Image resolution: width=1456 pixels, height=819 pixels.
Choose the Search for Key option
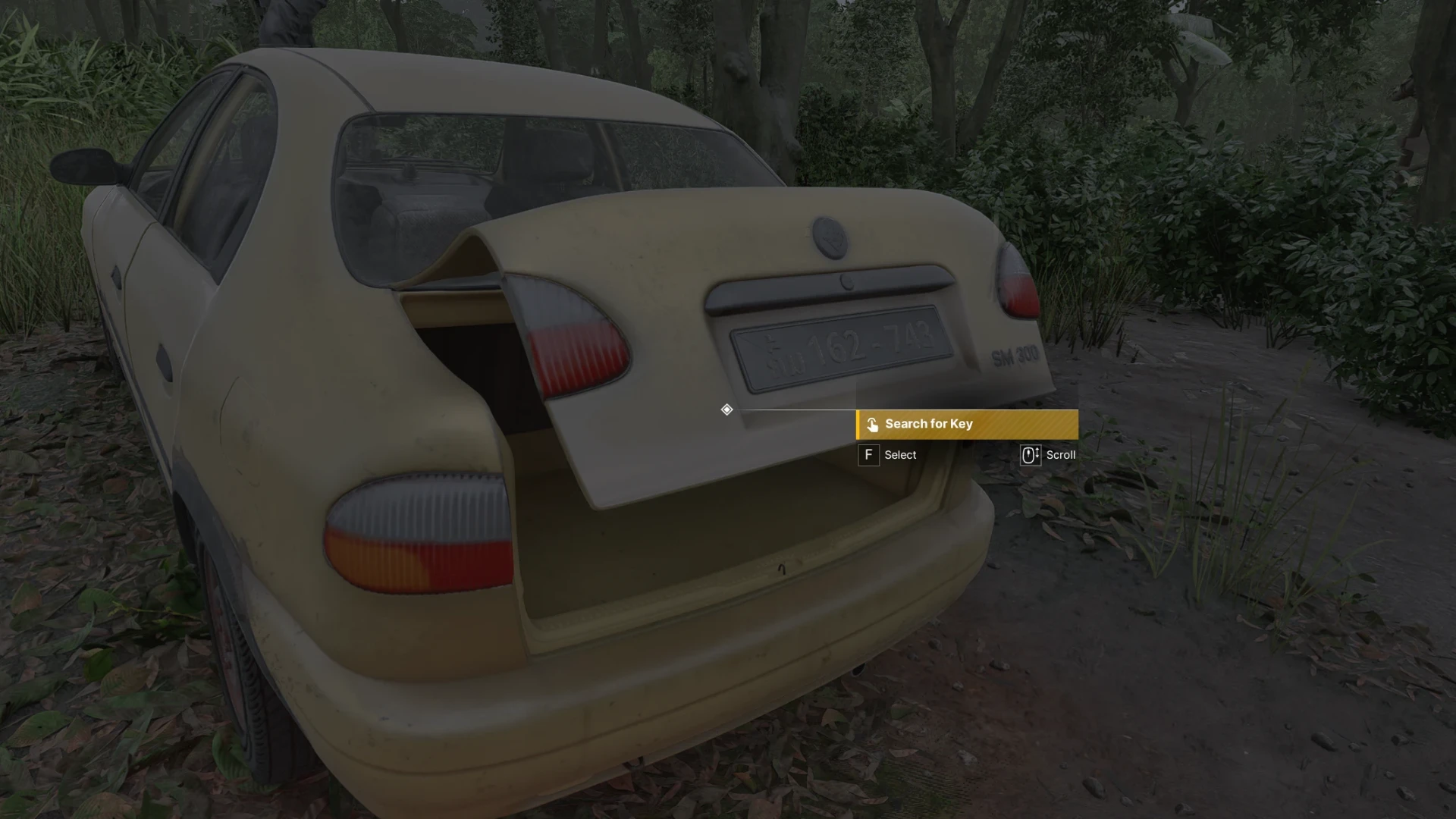click(966, 424)
